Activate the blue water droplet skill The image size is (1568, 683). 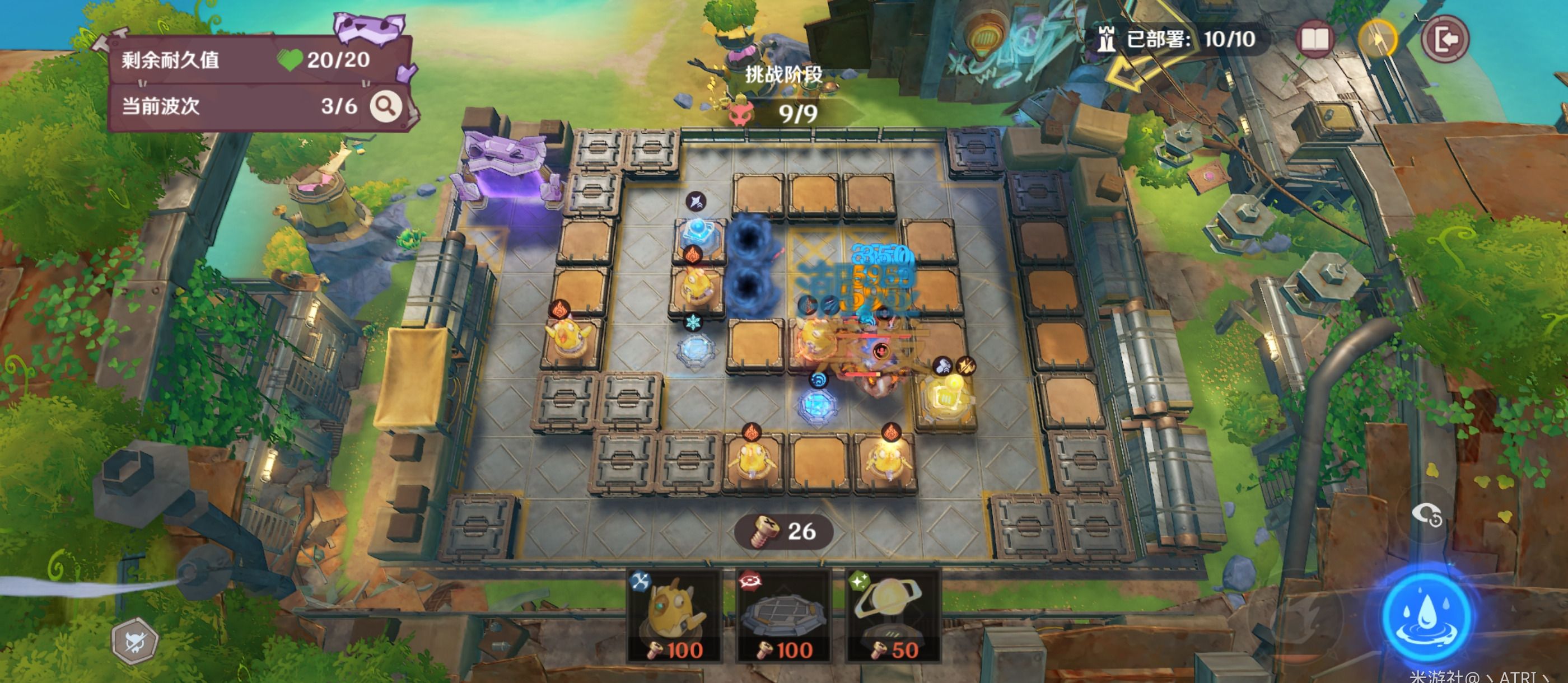point(1427,616)
